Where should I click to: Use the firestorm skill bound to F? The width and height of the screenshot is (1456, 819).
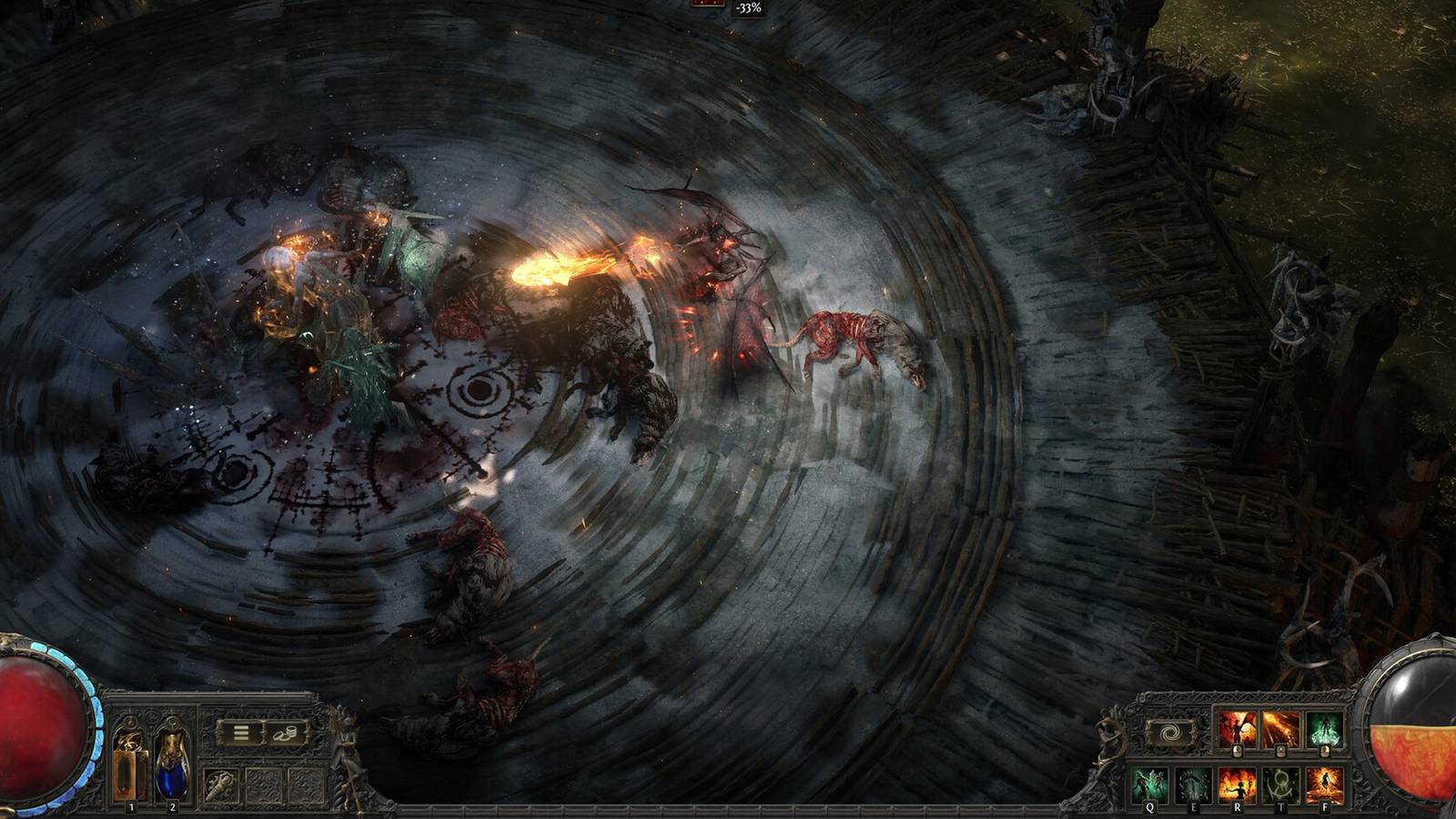point(1326,782)
